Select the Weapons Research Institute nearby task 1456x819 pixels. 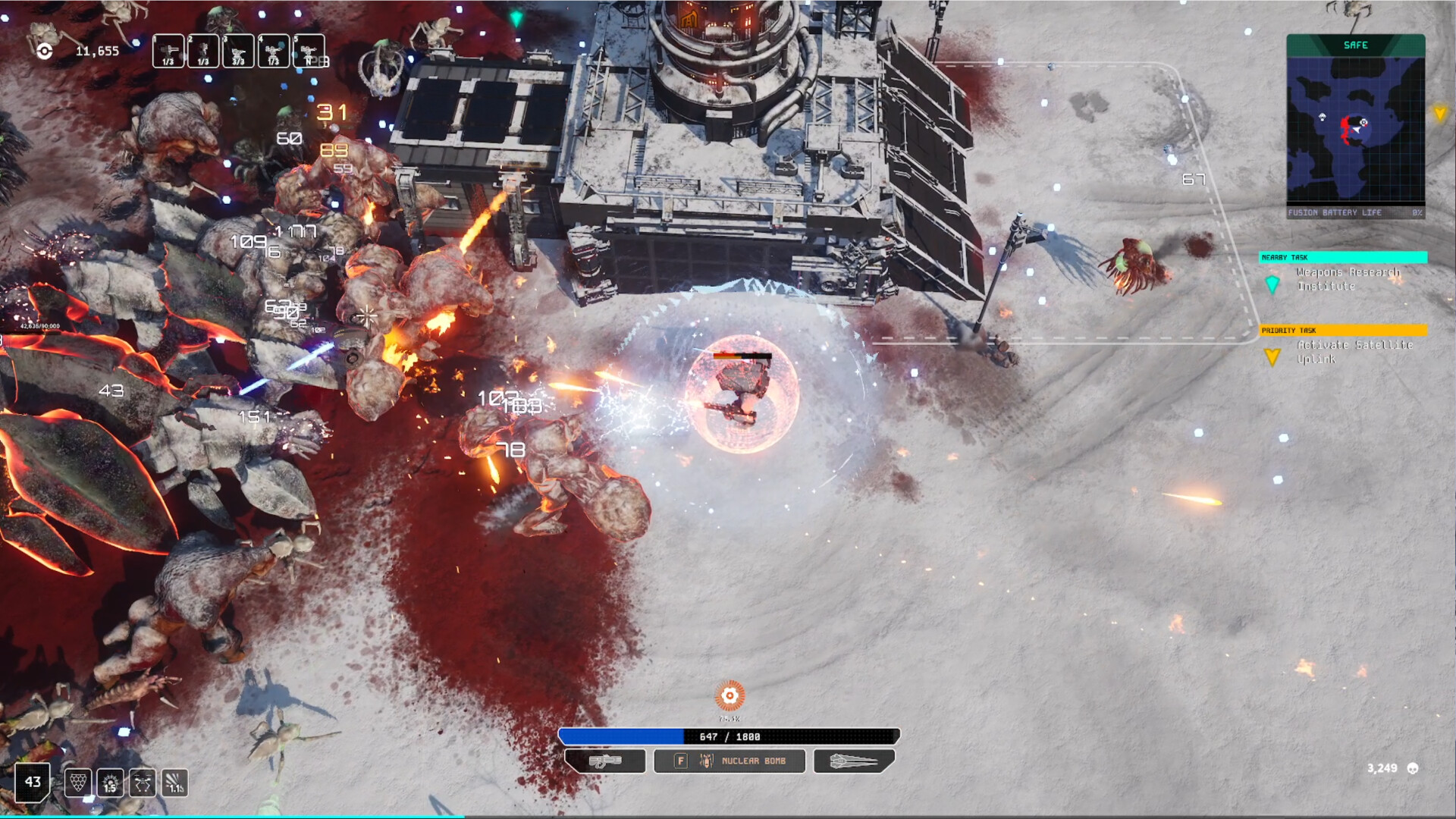1348,279
